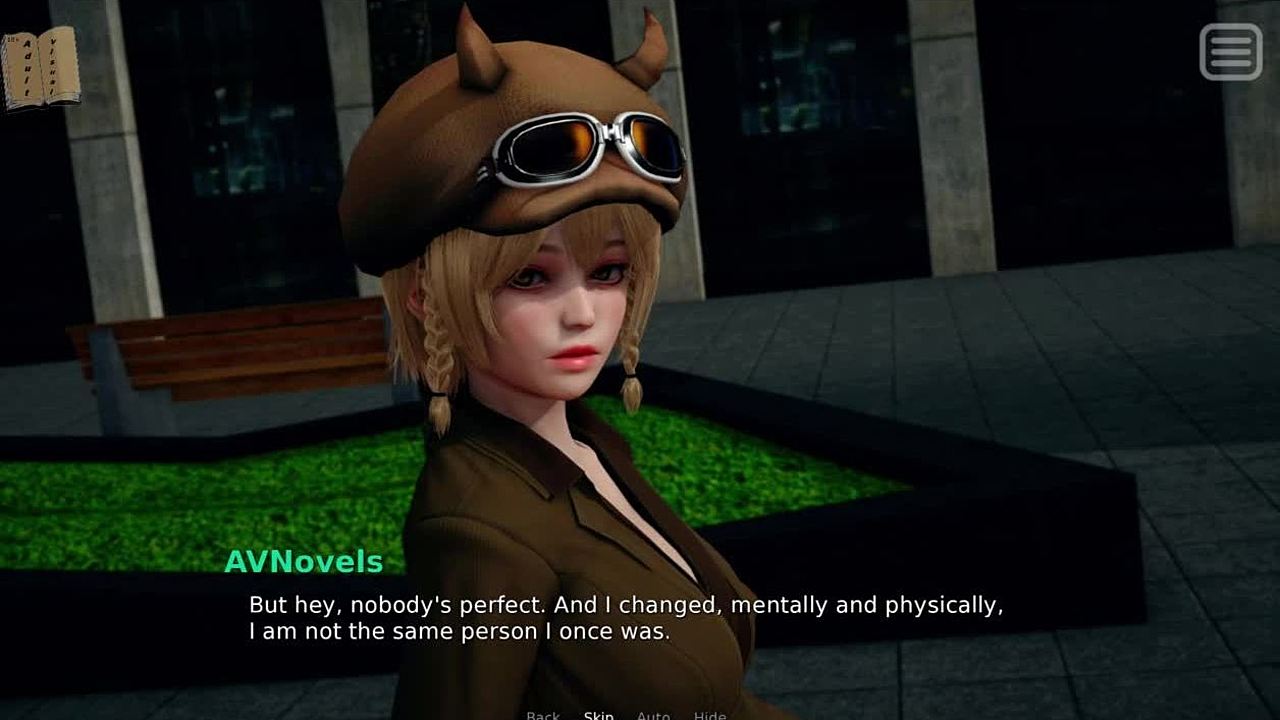Hide the dialogue interface
1280x720 pixels.
point(710,714)
